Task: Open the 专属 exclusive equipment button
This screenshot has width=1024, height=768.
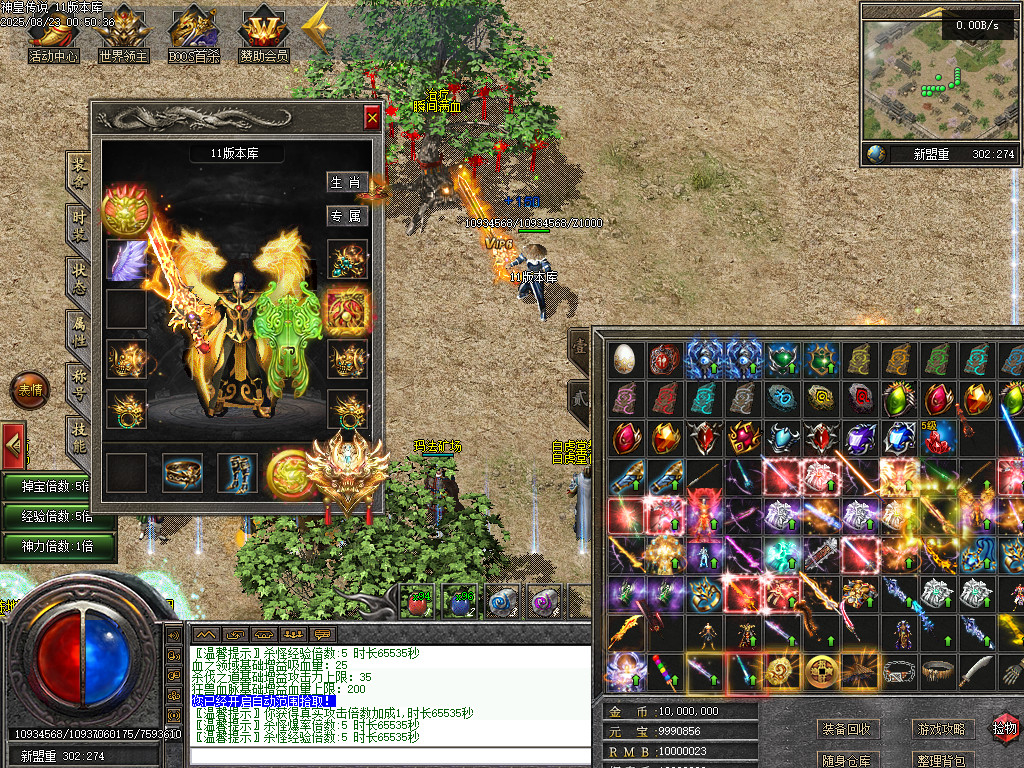Action: point(346,215)
